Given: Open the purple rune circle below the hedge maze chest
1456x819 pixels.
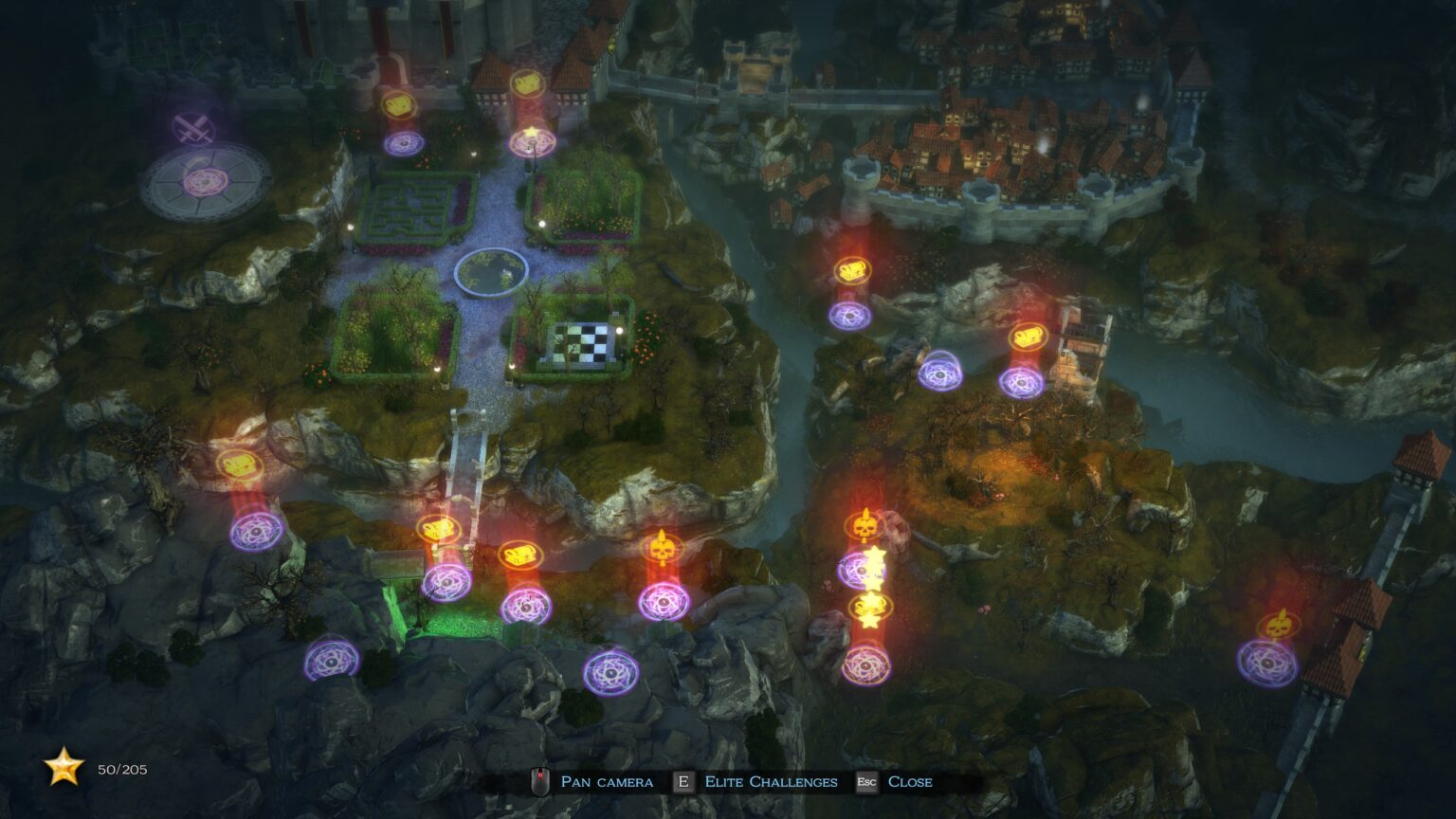Looking at the screenshot, I should point(402,144).
